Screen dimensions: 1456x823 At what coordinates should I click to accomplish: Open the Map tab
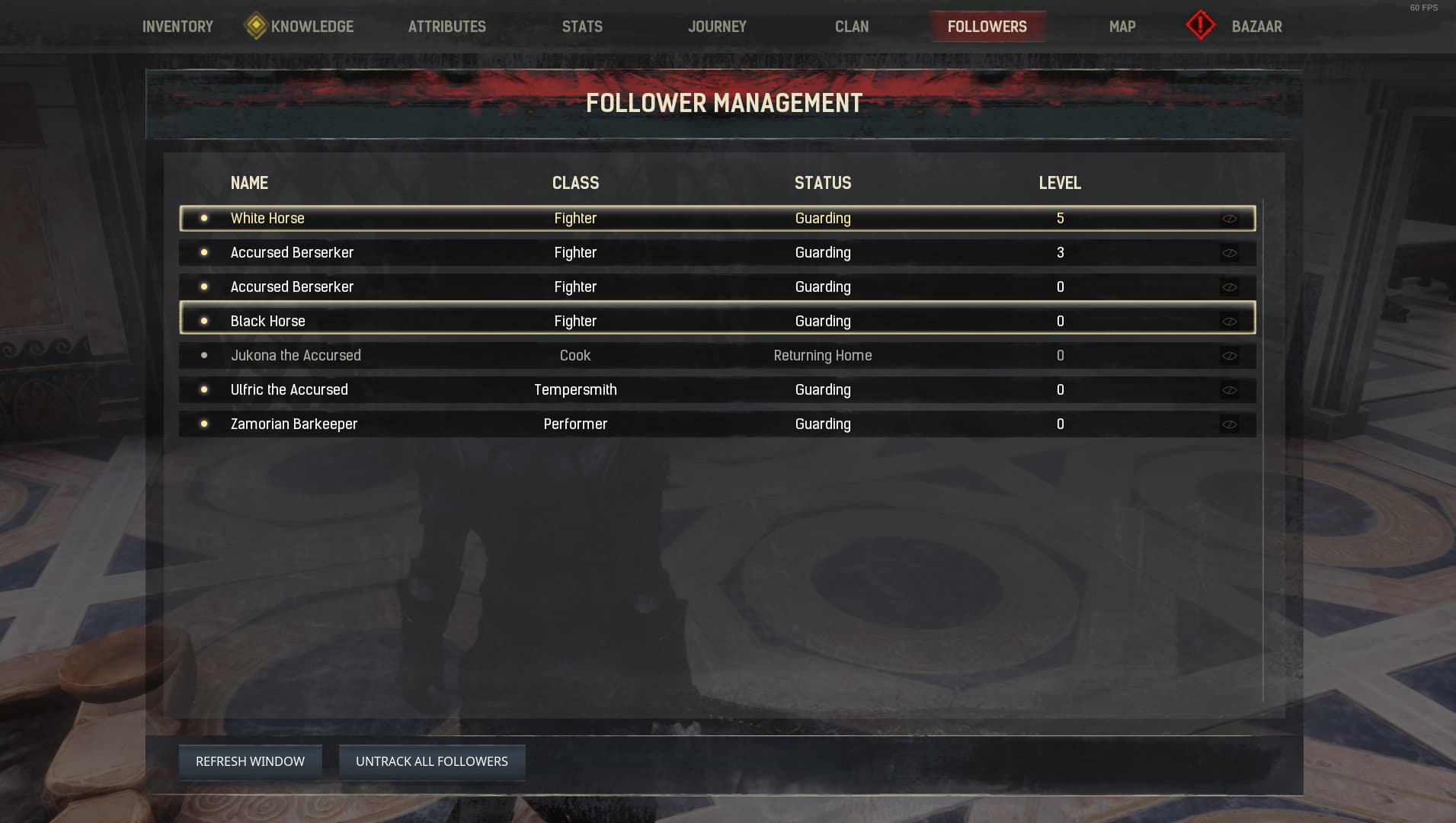[1121, 26]
